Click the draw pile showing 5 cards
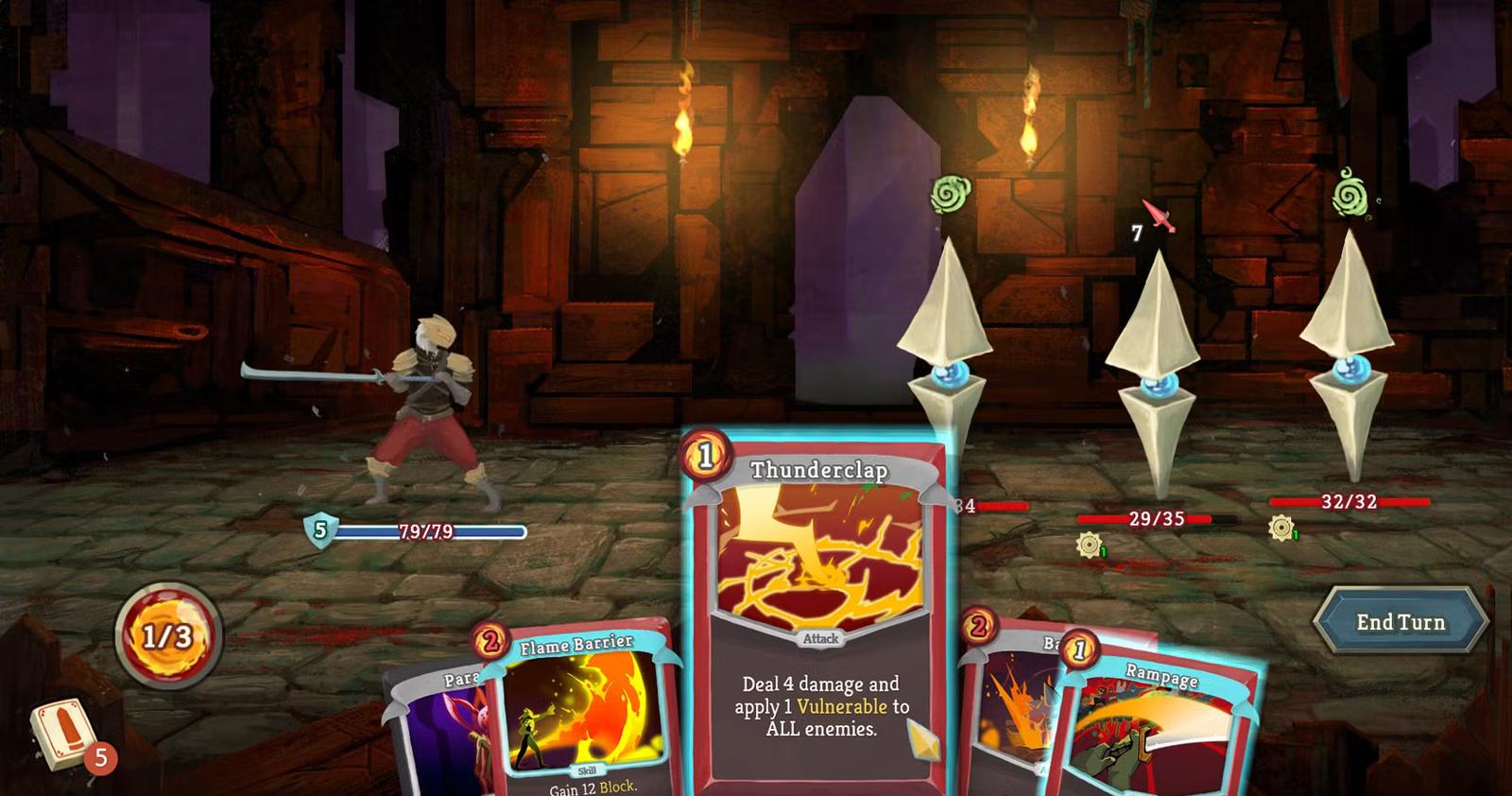This screenshot has height=796, width=1512. click(60, 733)
